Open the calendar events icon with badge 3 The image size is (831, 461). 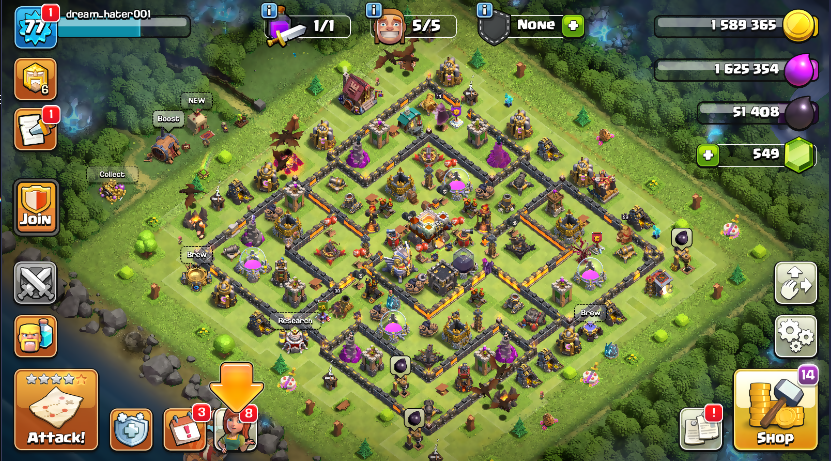click(184, 429)
